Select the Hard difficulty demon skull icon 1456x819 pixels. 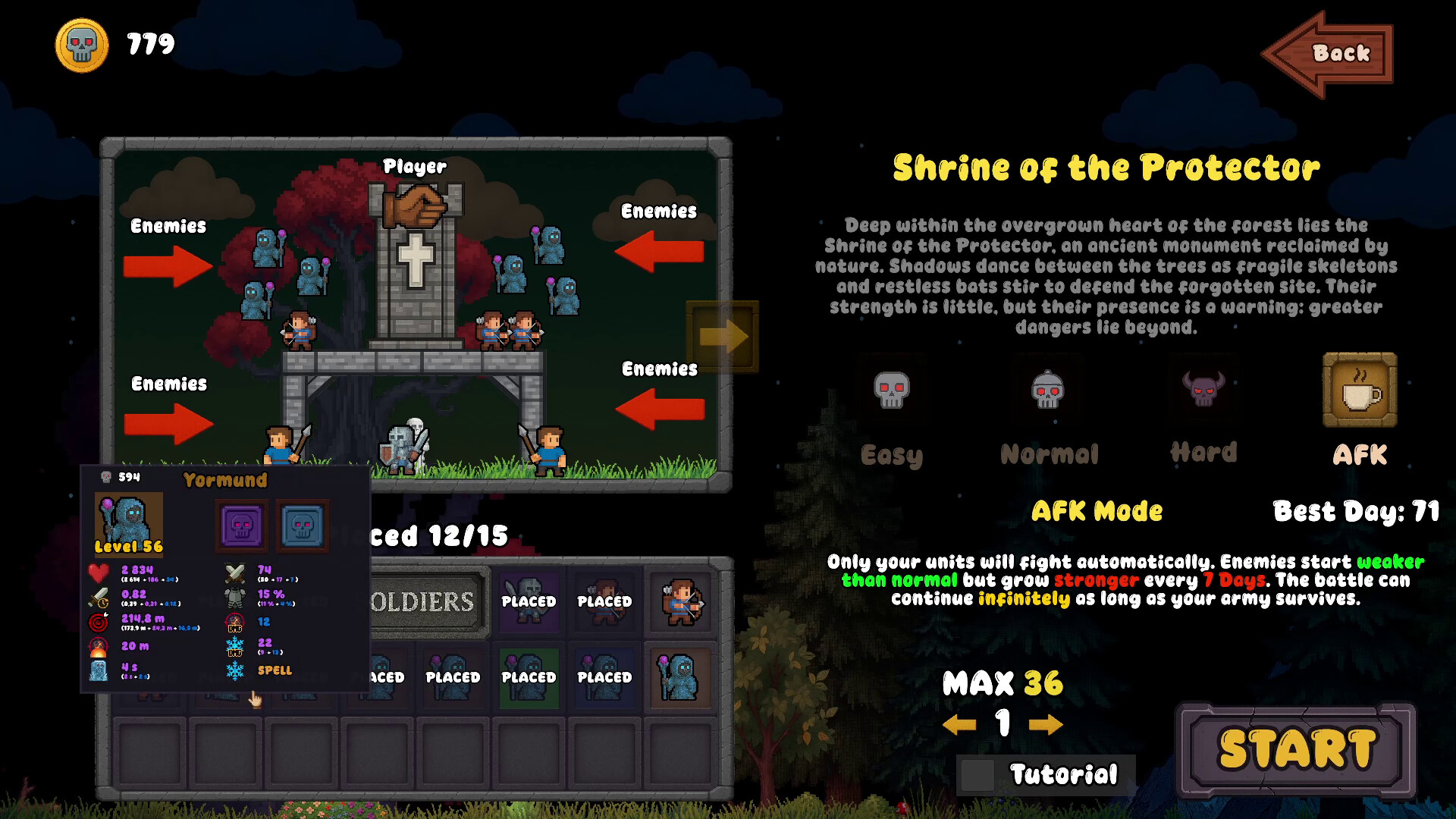tap(1204, 390)
